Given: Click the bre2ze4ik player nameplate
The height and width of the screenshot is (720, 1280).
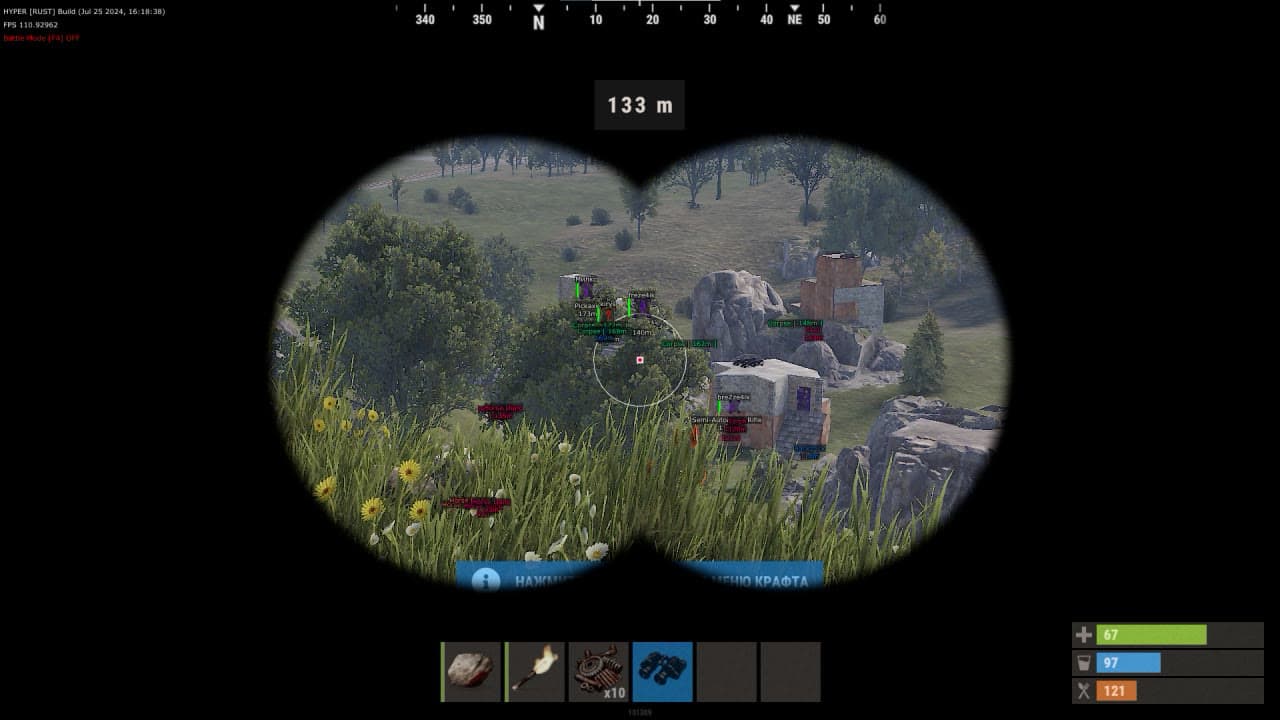Looking at the screenshot, I should pyautogui.click(x=733, y=396).
